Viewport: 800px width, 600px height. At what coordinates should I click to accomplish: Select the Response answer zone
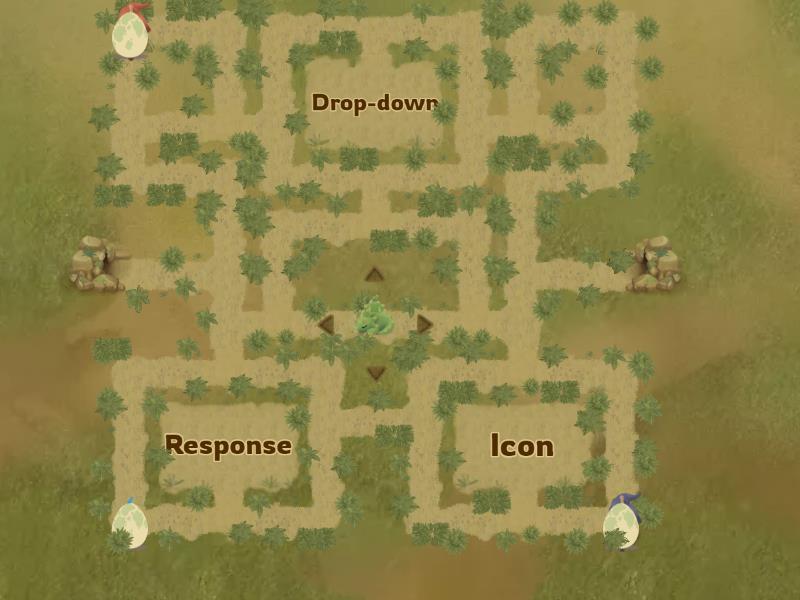pos(228,445)
